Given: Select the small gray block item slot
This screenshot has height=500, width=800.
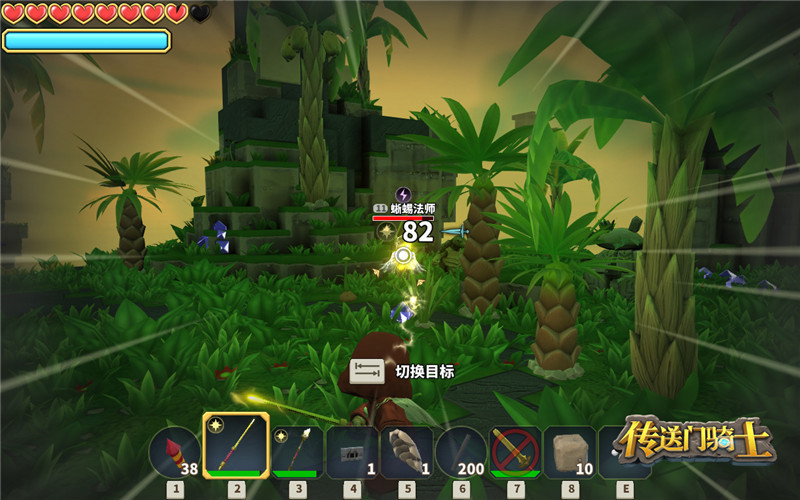Looking at the screenshot, I should pos(351,452).
